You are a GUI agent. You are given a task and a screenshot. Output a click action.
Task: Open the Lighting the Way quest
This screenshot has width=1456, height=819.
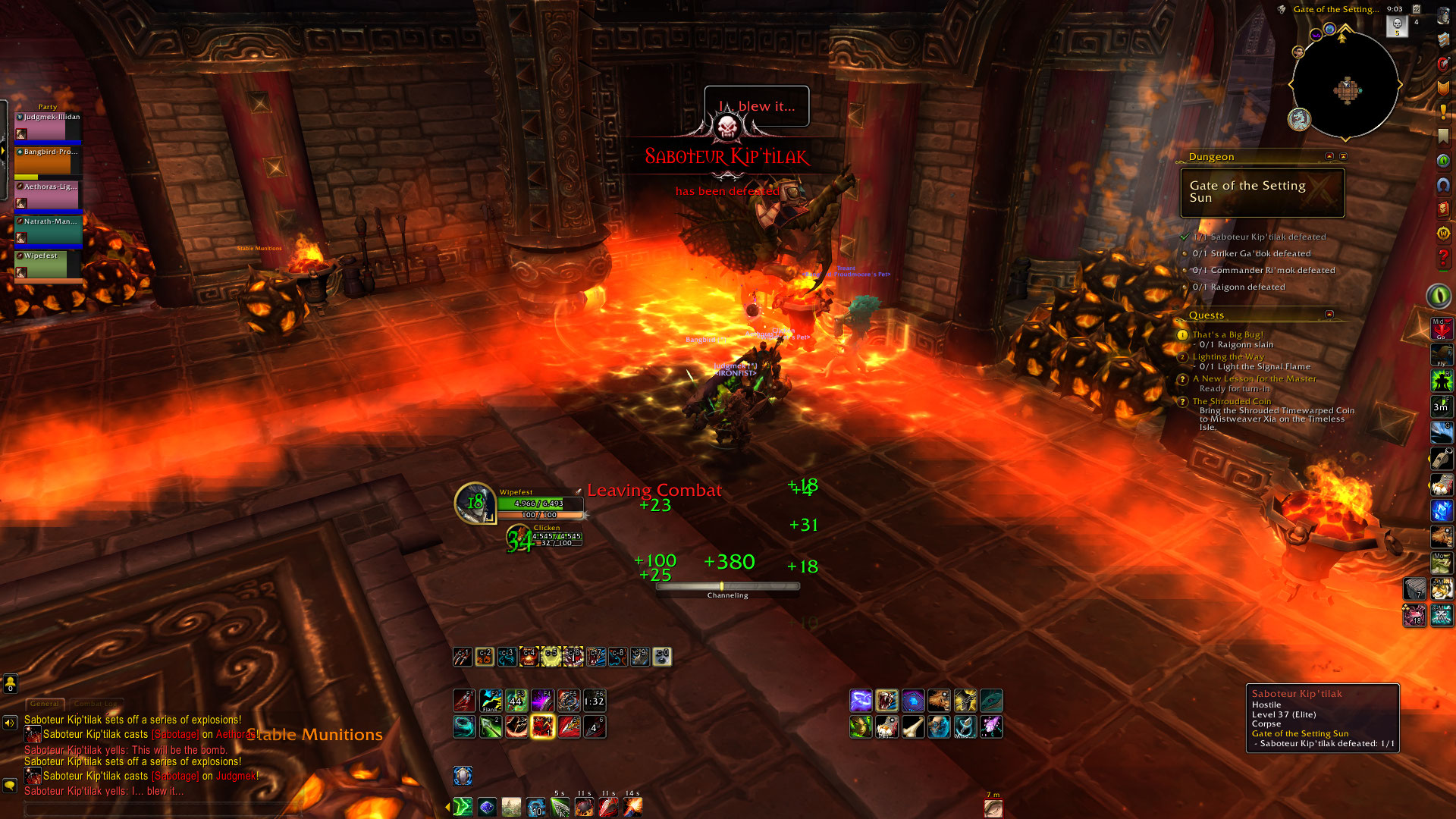pyautogui.click(x=1228, y=356)
